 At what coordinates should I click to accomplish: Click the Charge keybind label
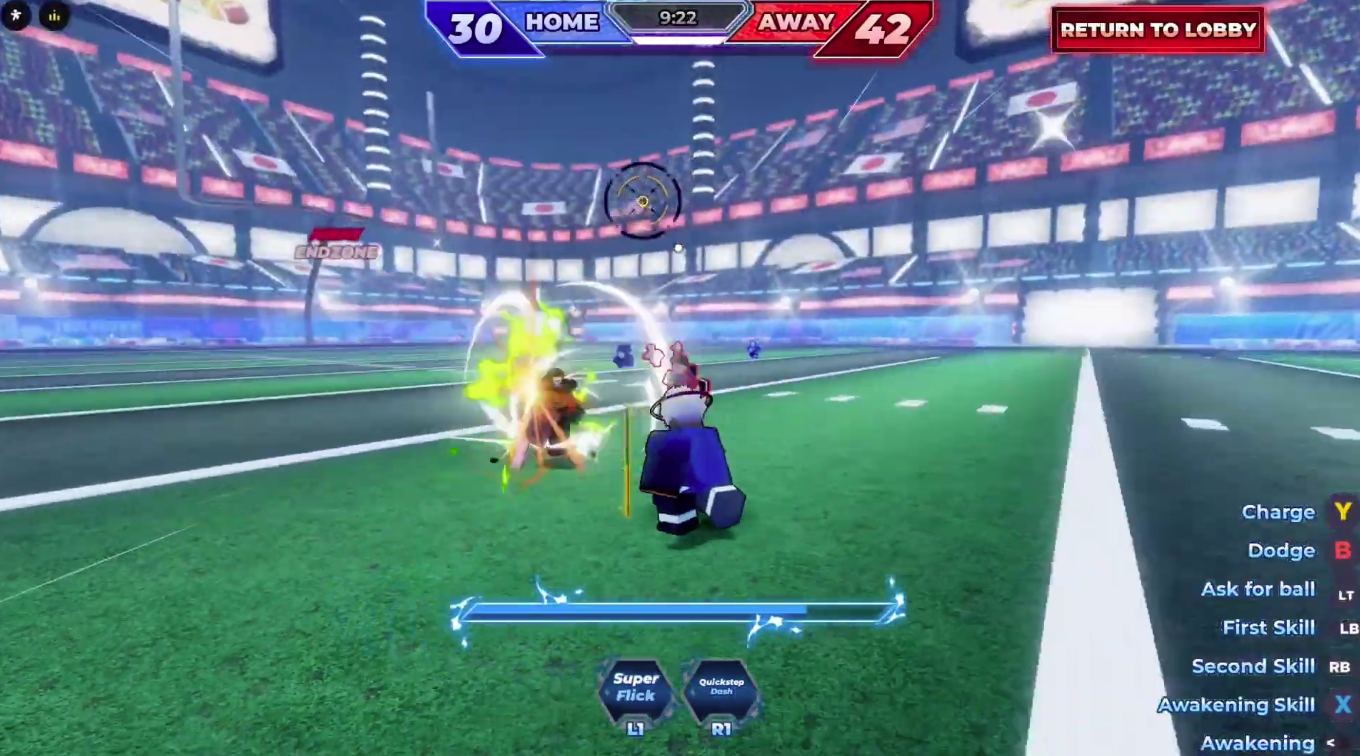click(x=1279, y=511)
